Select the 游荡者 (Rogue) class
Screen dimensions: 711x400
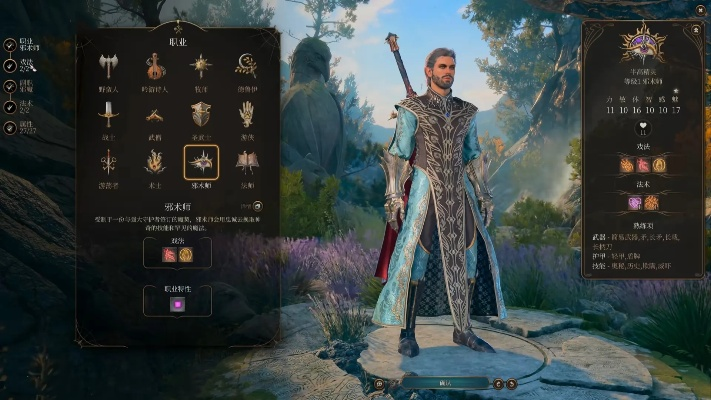(109, 162)
